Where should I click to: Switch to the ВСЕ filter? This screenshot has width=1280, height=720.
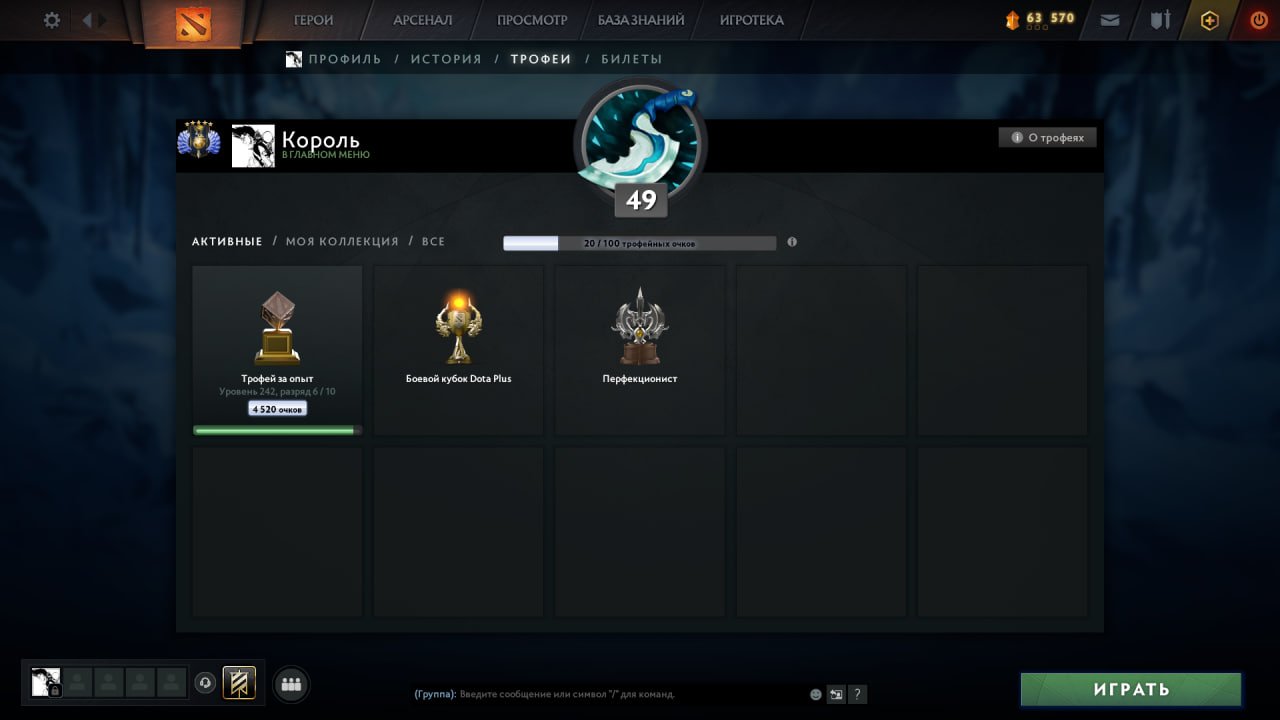pyautogui.click(x=433, y=241)
